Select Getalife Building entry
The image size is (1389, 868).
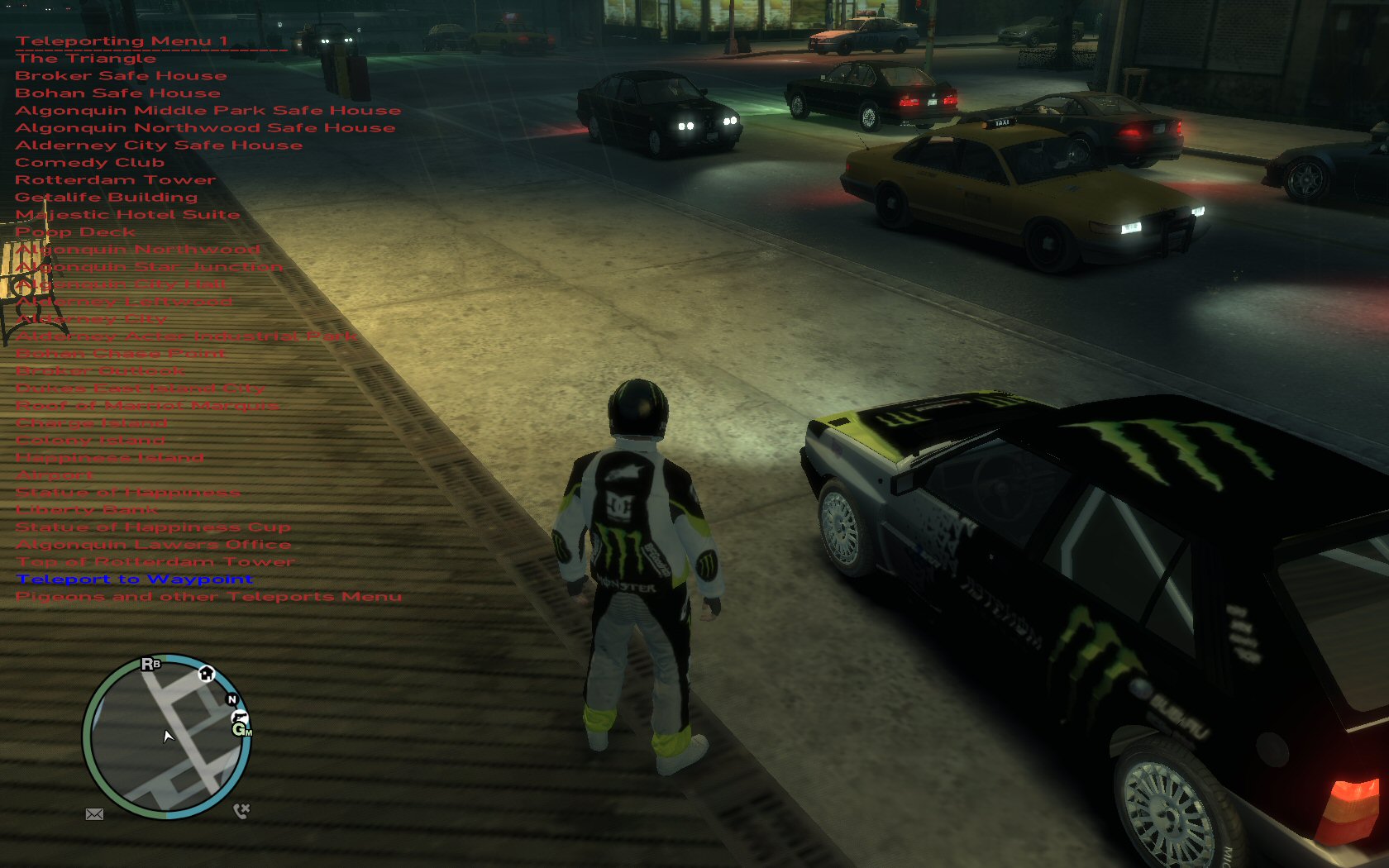pyautogui.click(x=106, y=198)
